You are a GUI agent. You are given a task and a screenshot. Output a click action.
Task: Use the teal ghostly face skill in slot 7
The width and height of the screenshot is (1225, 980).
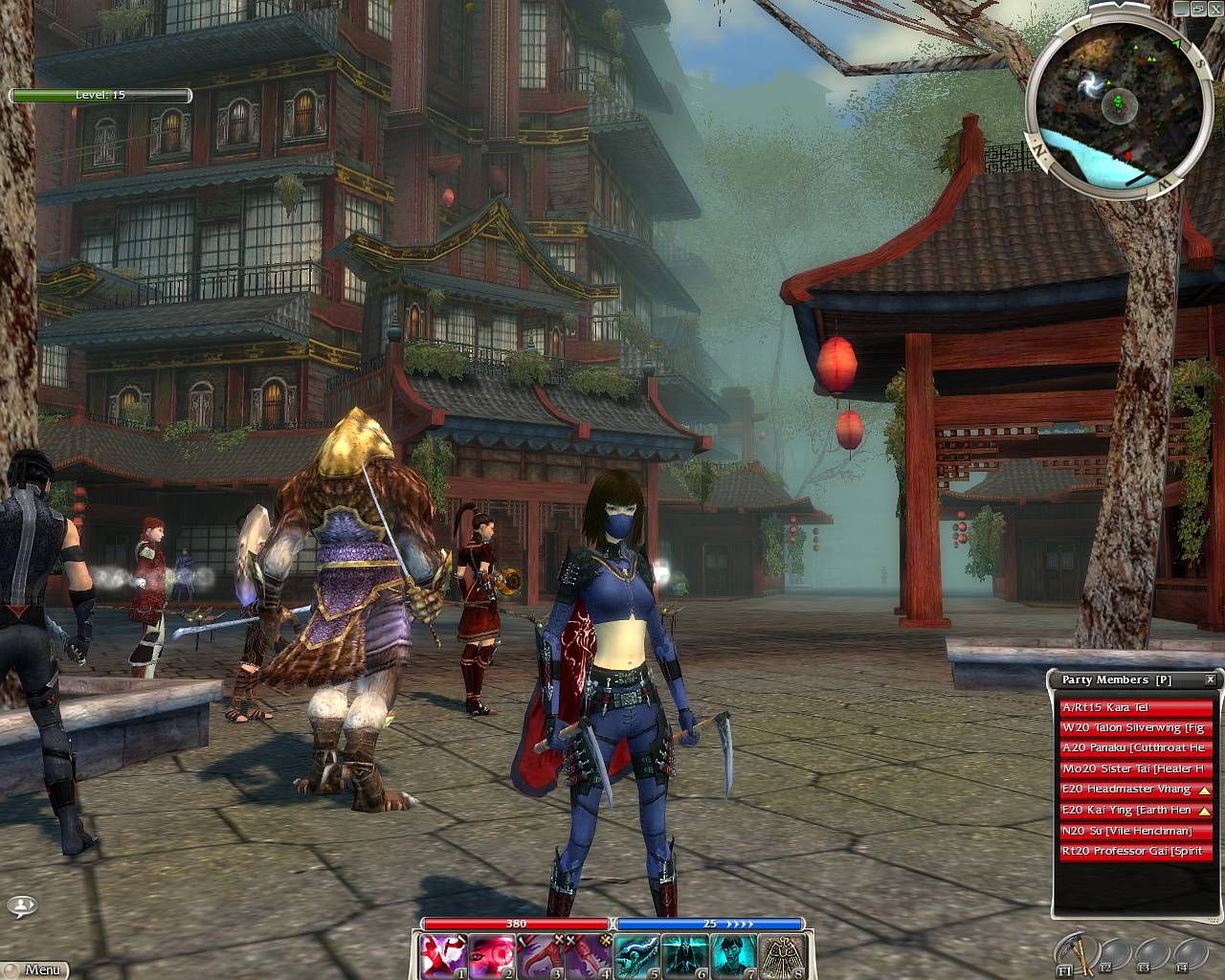tap(734, 956)
